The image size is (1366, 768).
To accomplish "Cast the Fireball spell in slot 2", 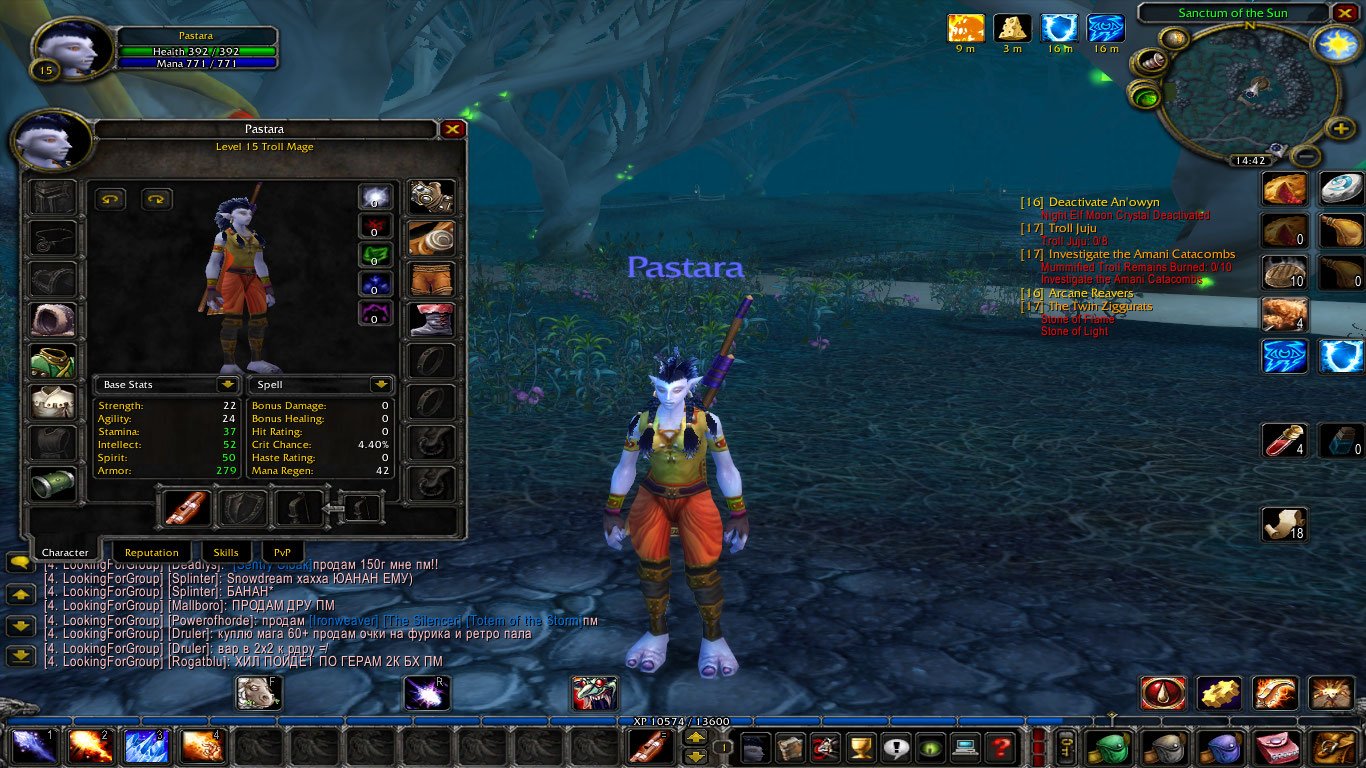I will click(88, 746).
